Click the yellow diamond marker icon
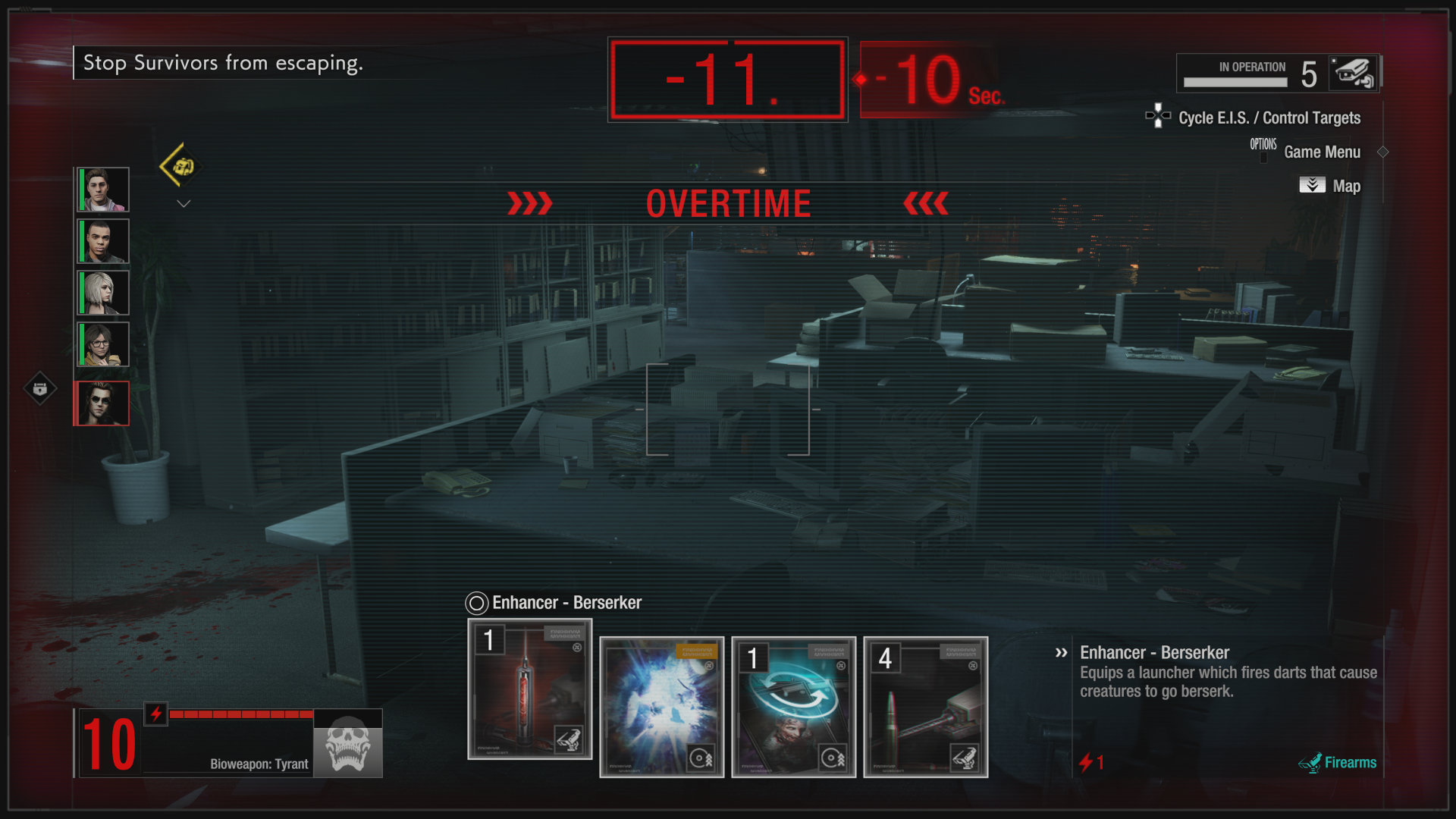Screen dimensions: 1456x819 pyautogui.click(x=181, y=166)
